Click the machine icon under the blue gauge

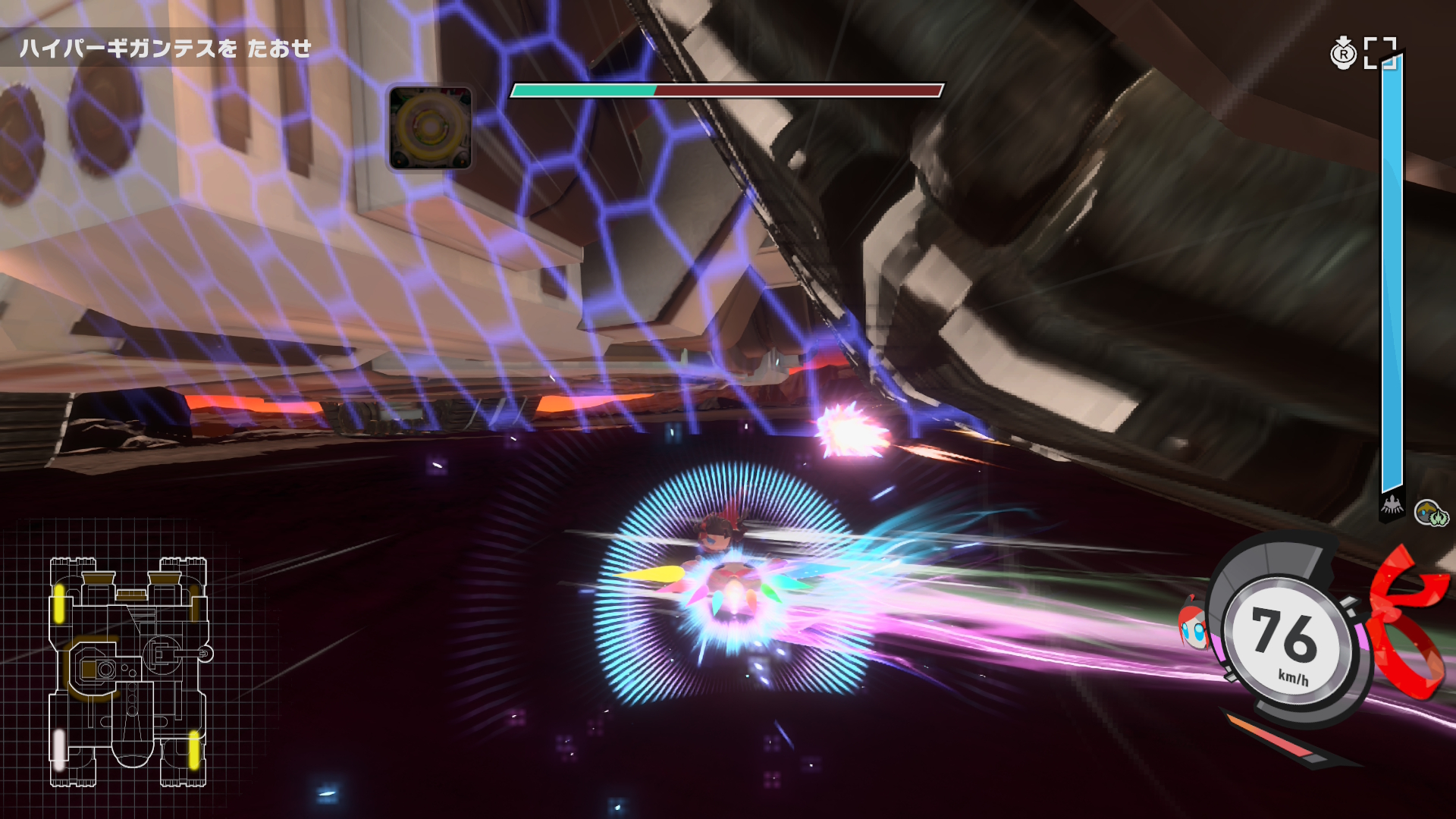pyautogui.click(x=1392, y=505)
